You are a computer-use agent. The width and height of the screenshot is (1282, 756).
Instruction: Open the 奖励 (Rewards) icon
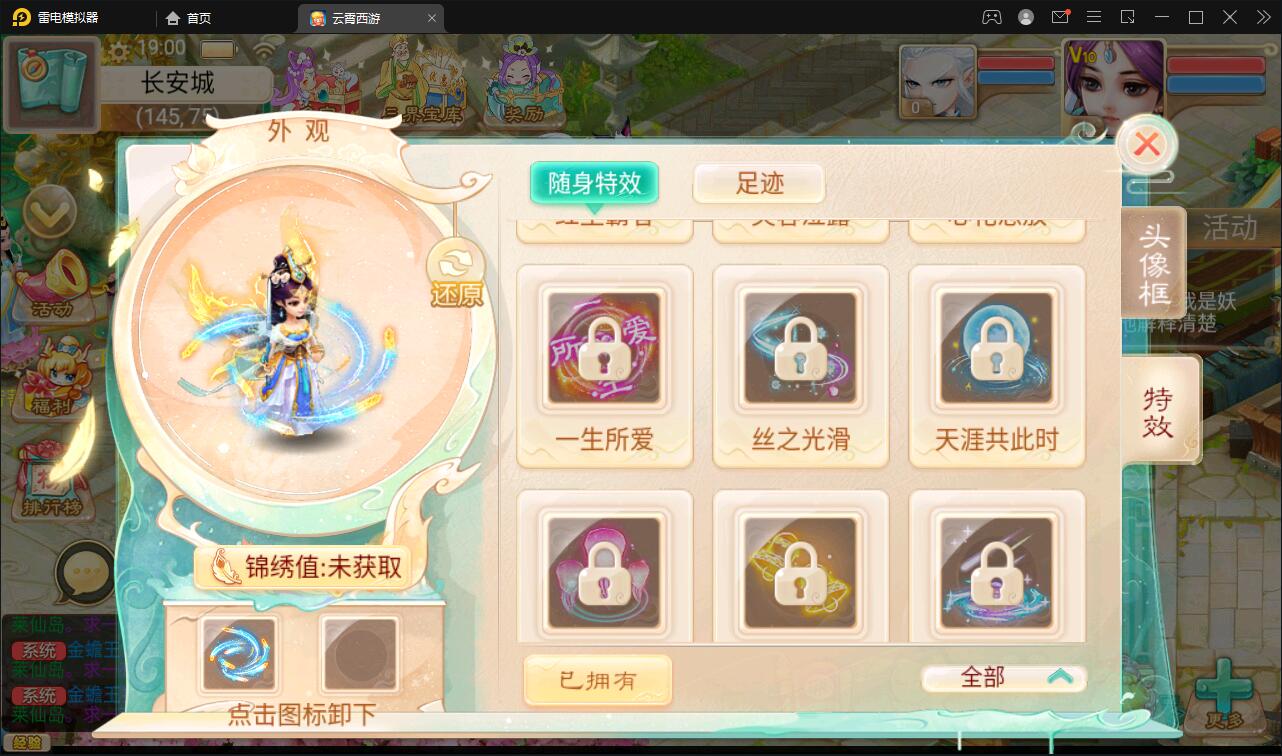click(x=524, y=80)
